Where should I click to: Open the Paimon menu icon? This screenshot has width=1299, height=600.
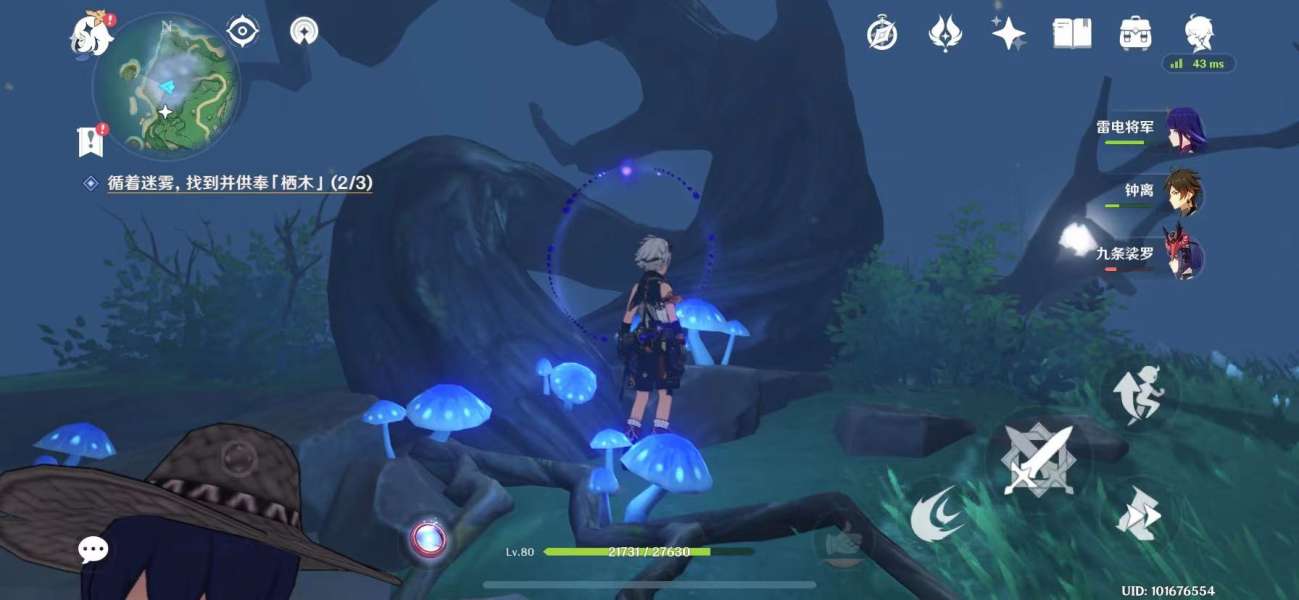[90, 35]
